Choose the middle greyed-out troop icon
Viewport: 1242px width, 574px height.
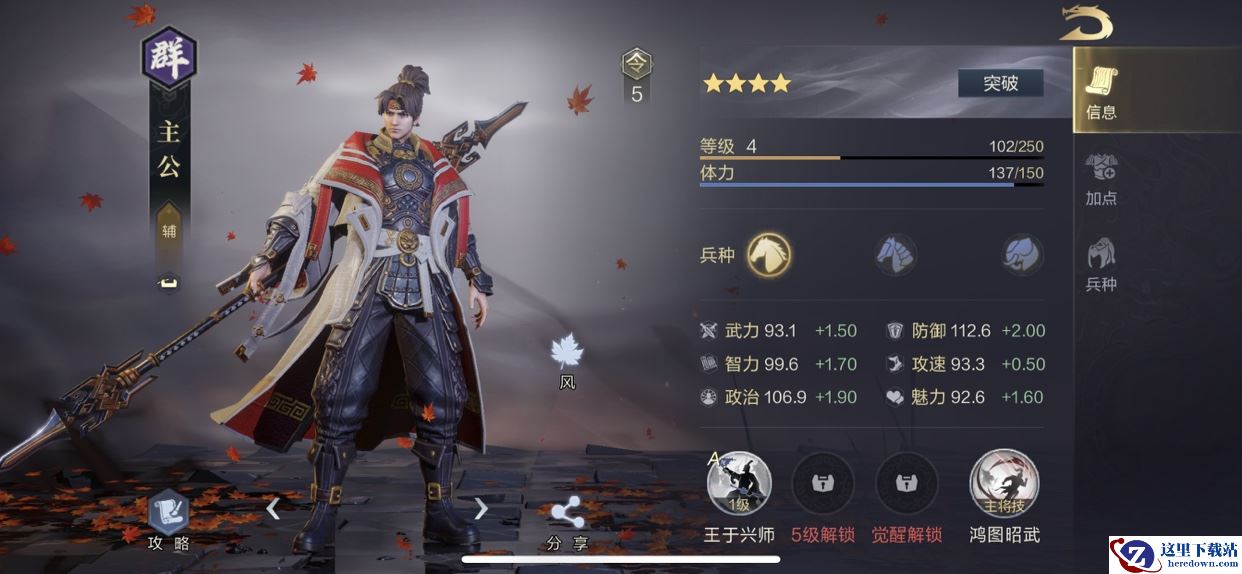click(x=896, y=254)
